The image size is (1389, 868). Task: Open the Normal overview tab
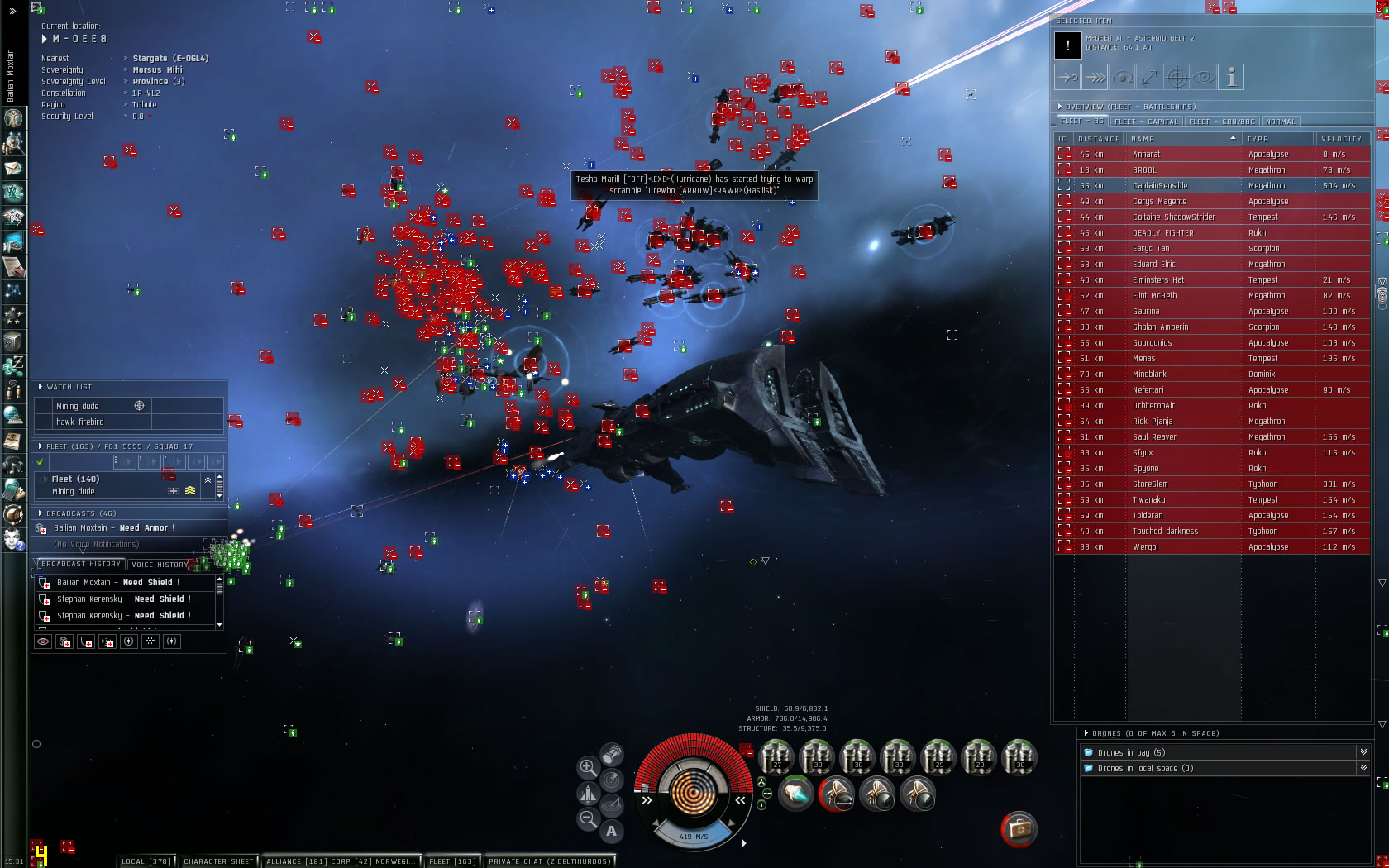1280,122
